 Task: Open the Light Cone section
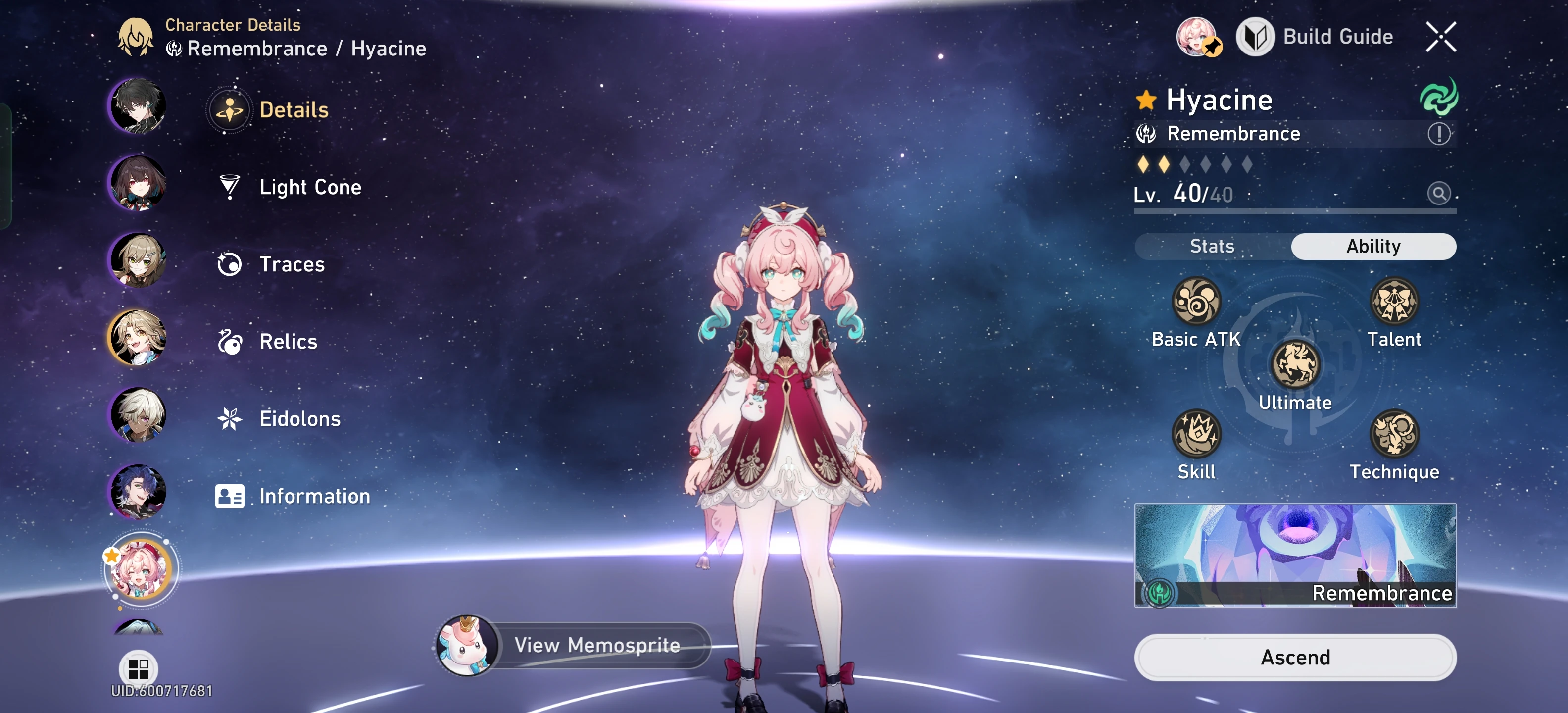point(230,187)
